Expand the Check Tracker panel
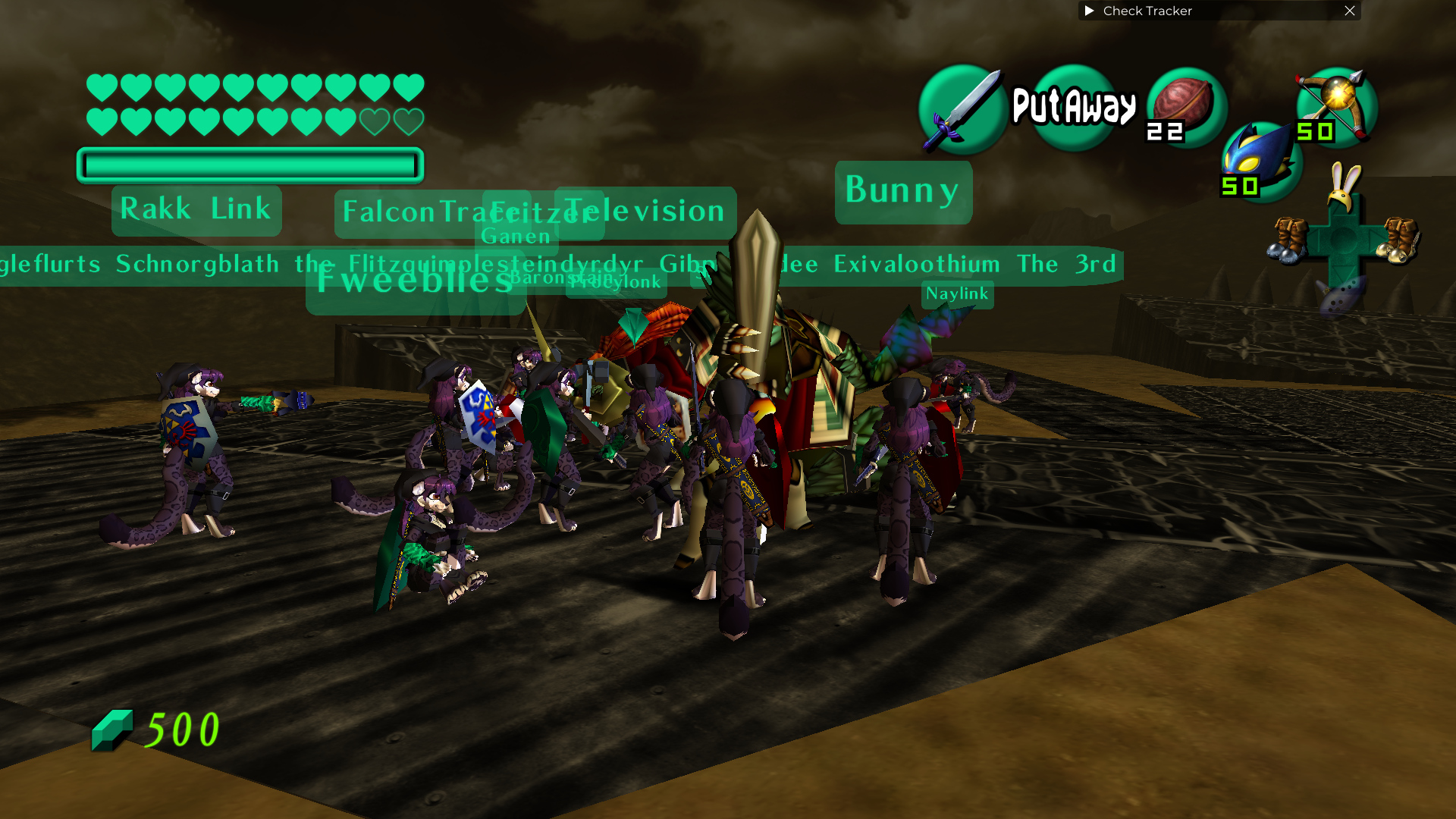The width and height of the screenshot is (1456, 819). click(x=1090, y=11)
